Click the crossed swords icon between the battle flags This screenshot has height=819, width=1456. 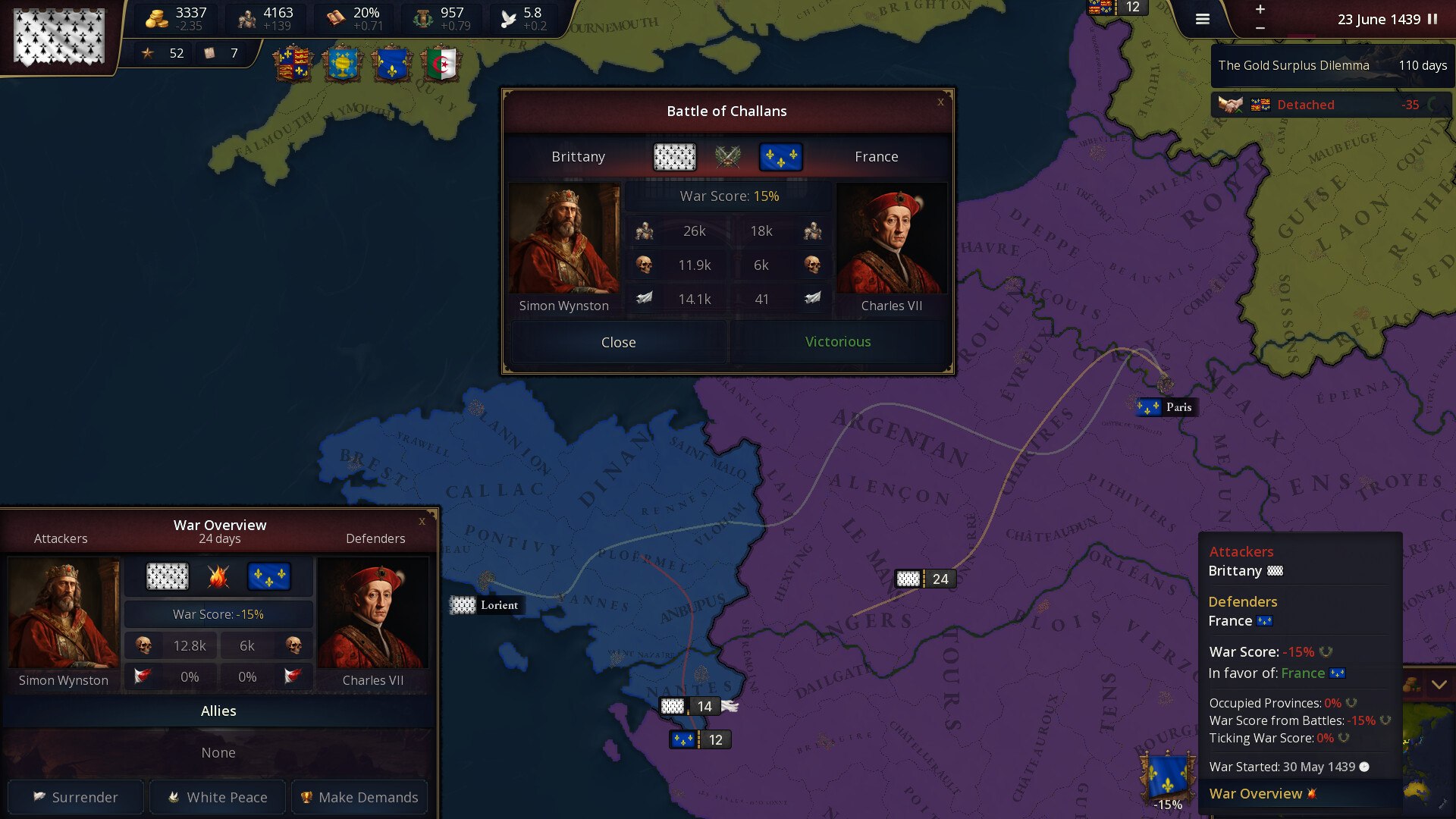(x=729, y=157)
